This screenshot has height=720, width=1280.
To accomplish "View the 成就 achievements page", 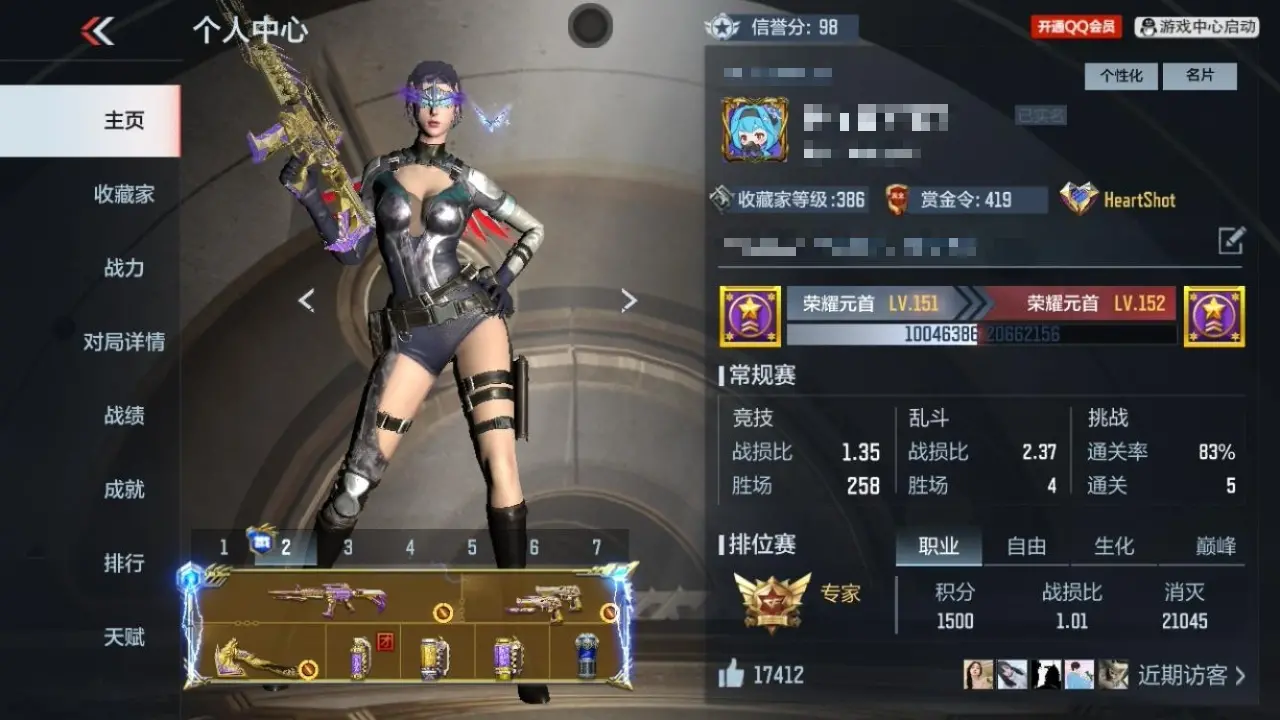I will point(124,490).
